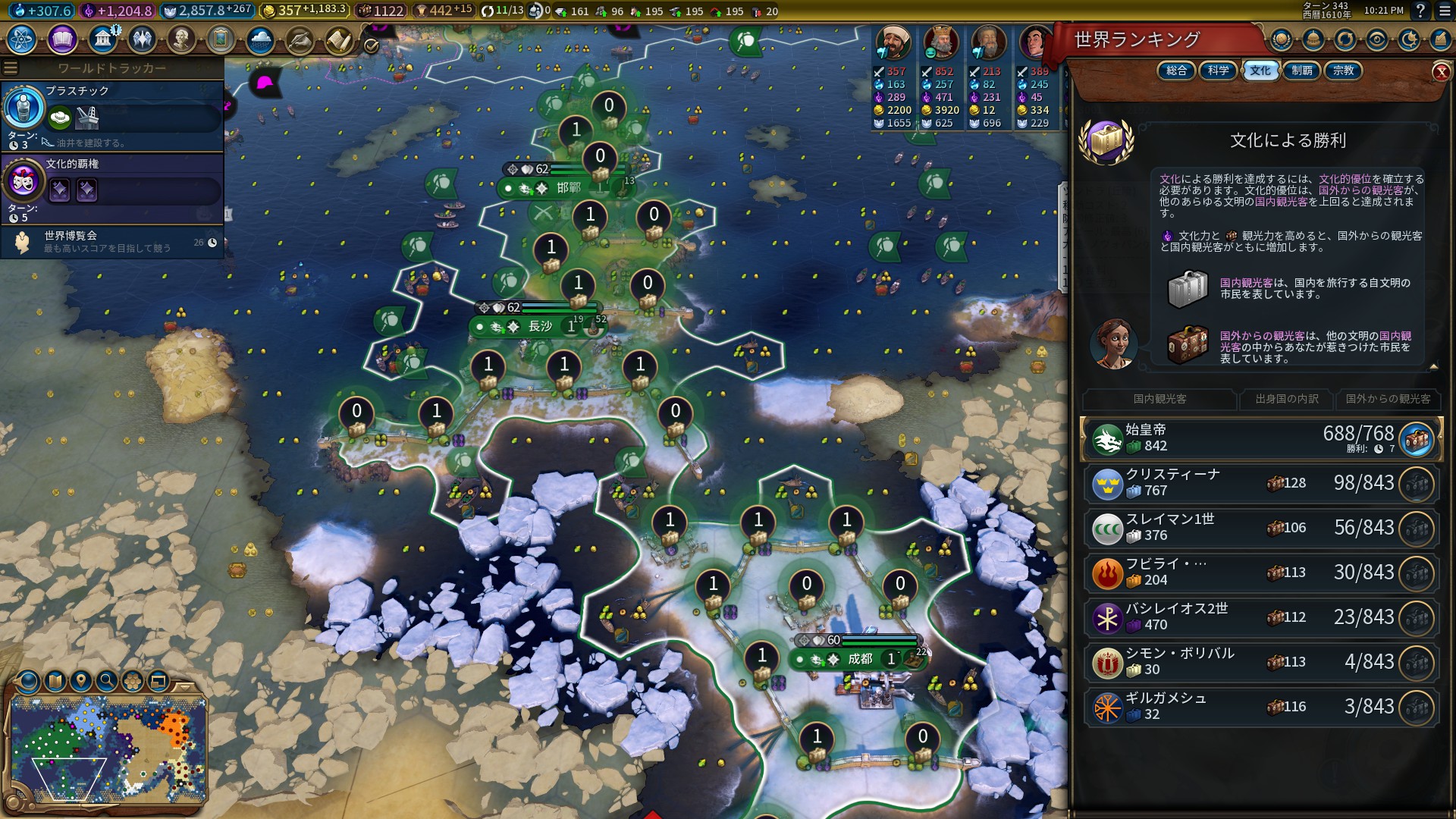
Task: Toggle the hex grid overlay on the minimap bar
Action: (x=133, y=680)
